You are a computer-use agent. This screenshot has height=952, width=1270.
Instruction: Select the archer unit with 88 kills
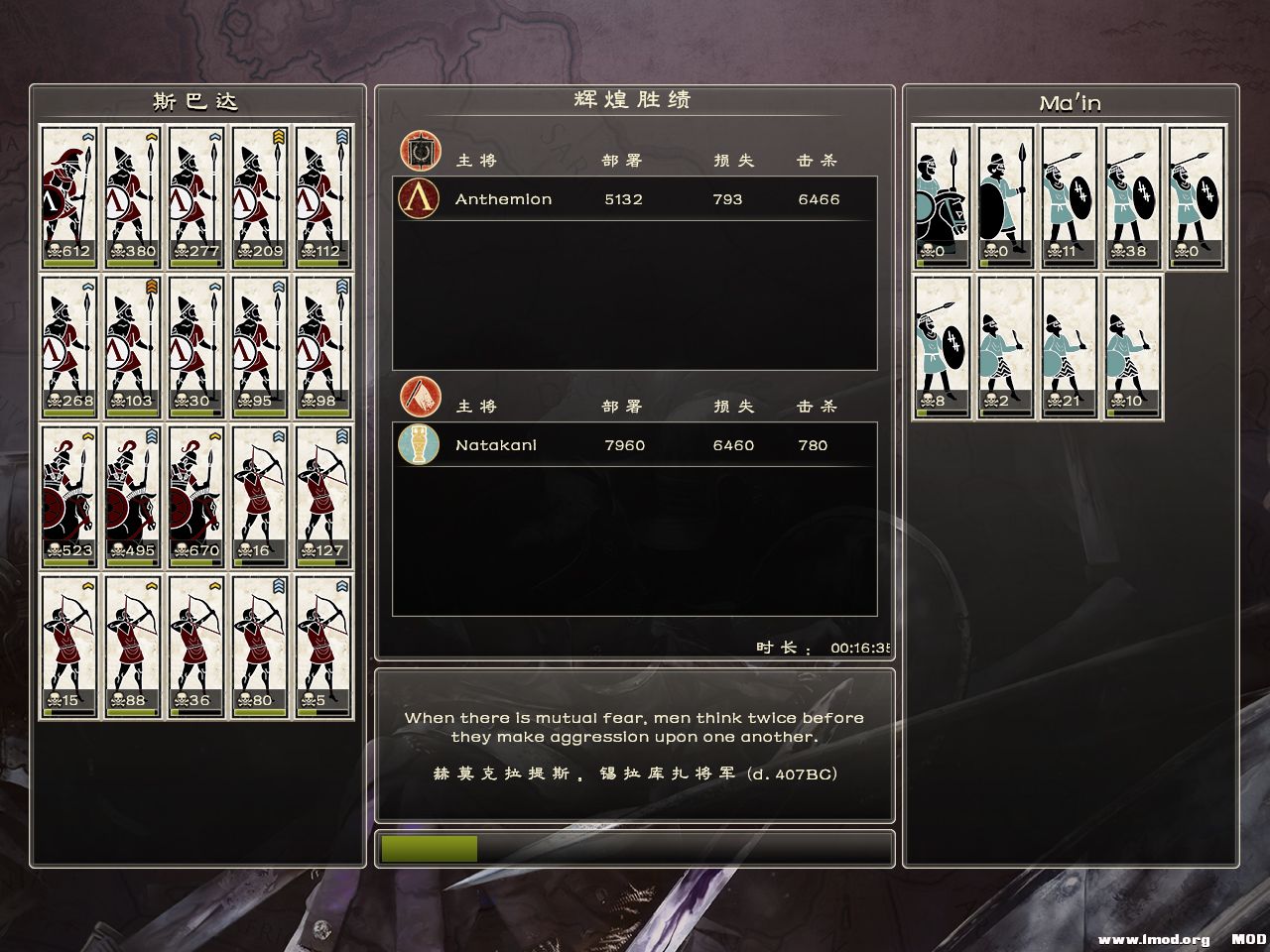(133, 646)
